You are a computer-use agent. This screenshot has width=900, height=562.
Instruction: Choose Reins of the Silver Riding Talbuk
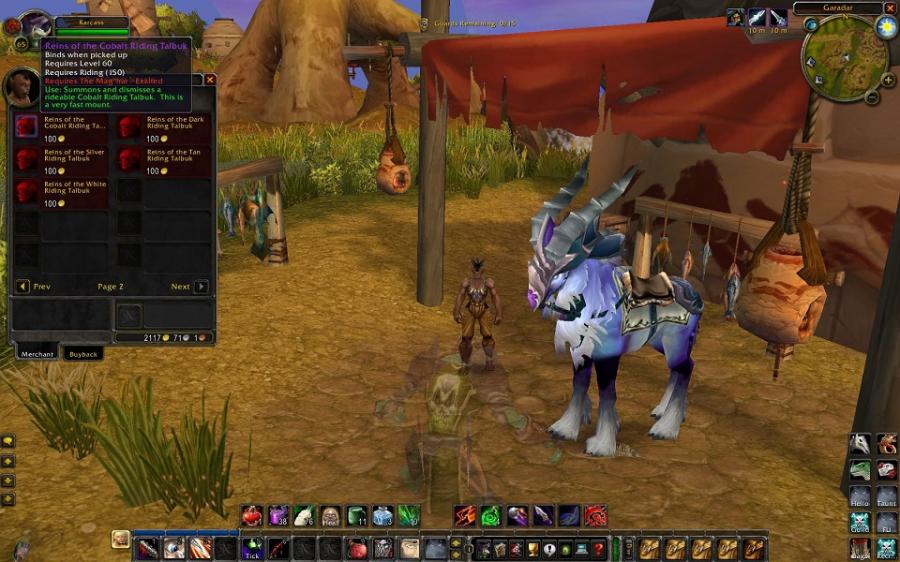[27, 158]
